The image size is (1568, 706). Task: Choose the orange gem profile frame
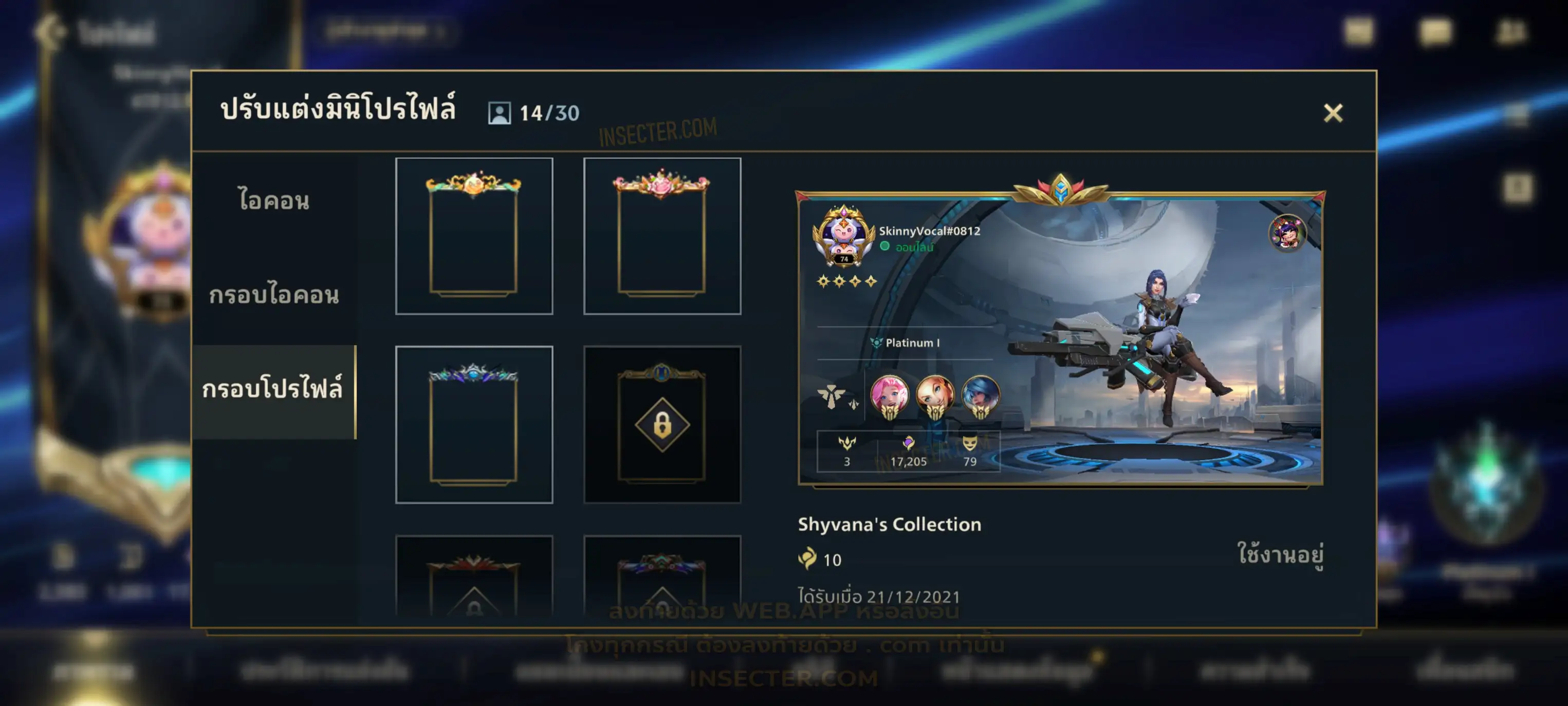coord(473,236)
